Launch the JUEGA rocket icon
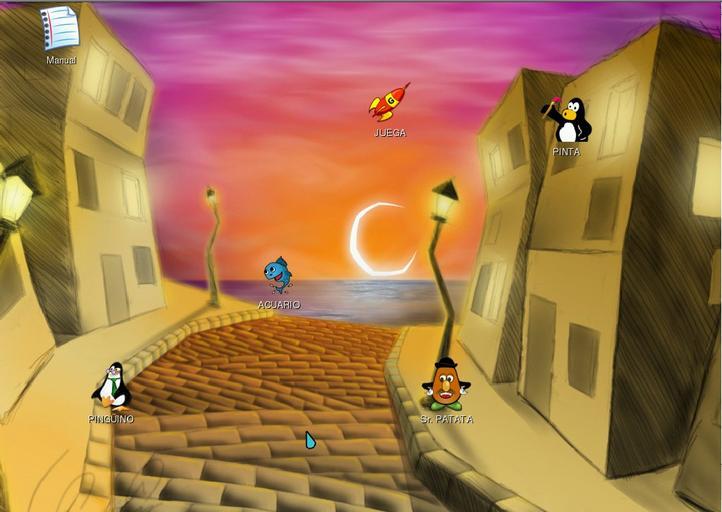722x512 pixels. [389, 103]
